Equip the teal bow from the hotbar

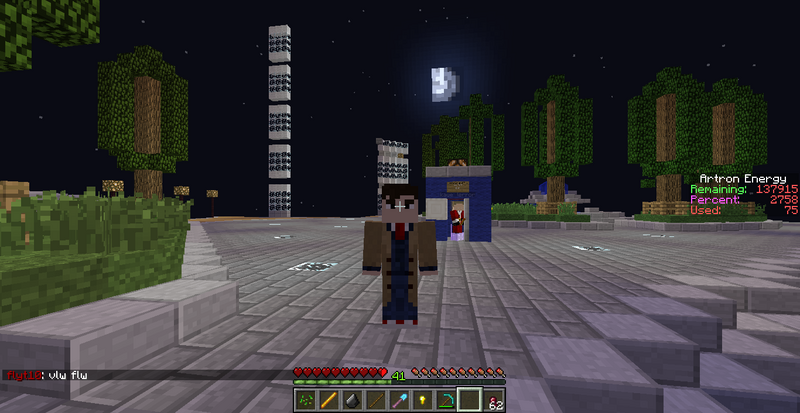[x=446, y=399]
